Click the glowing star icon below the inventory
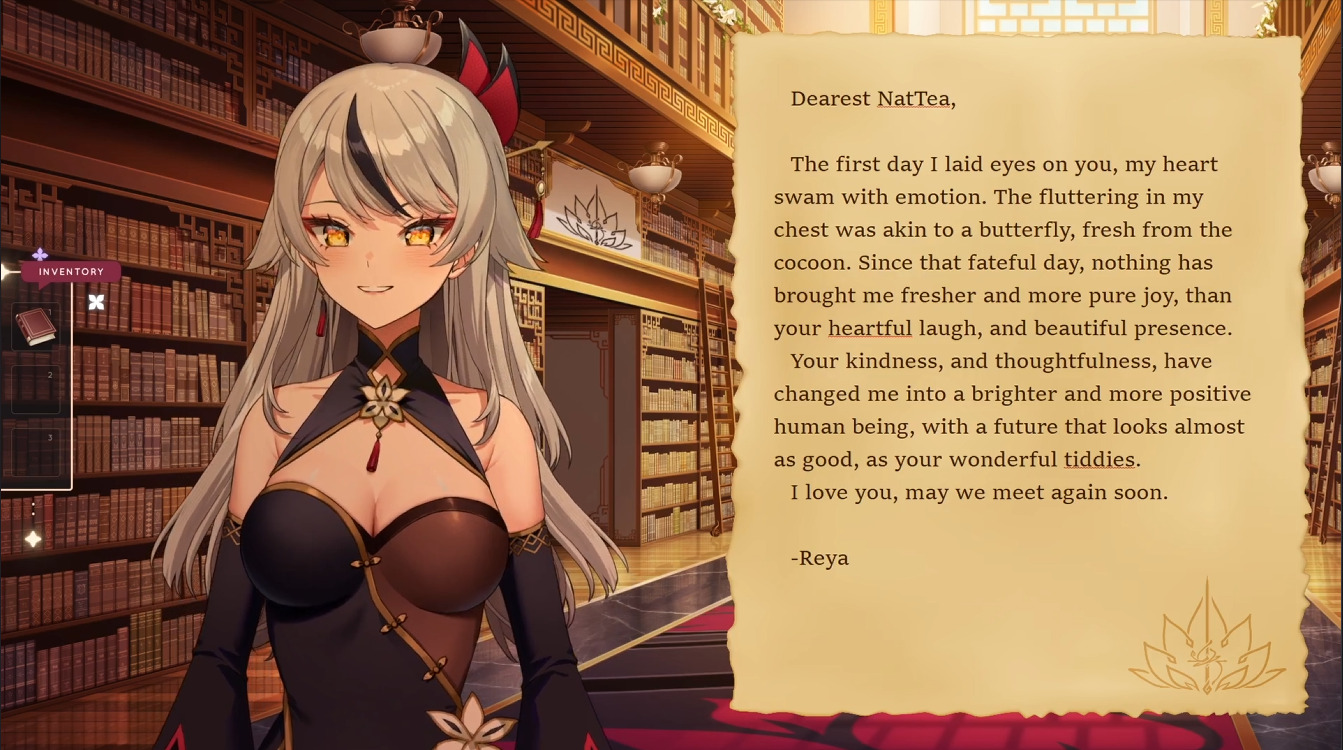Viewport: 1343px width, 750px height. pos(33,540)
